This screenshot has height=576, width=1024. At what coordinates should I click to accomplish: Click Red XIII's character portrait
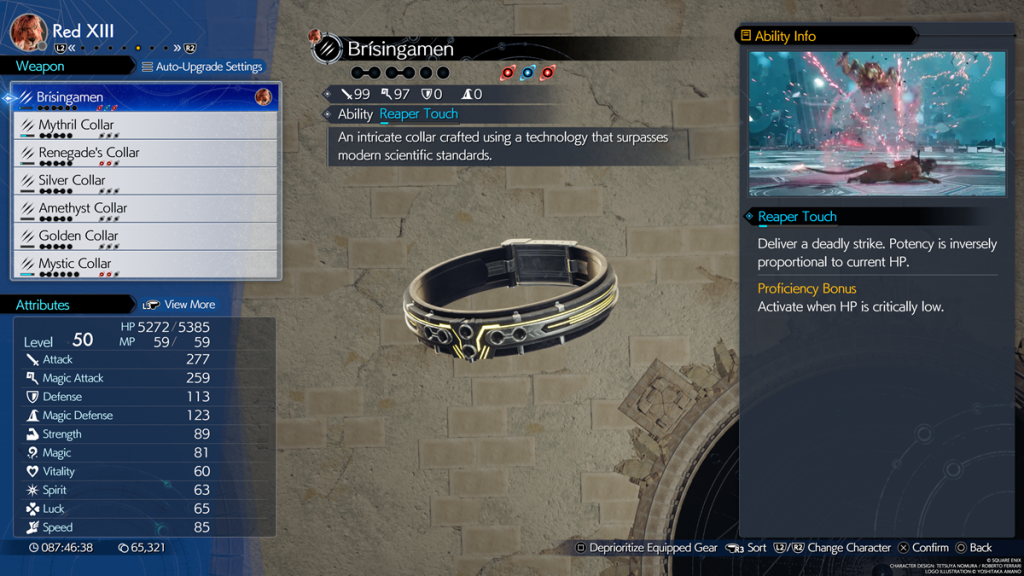[x=28, y=32]
